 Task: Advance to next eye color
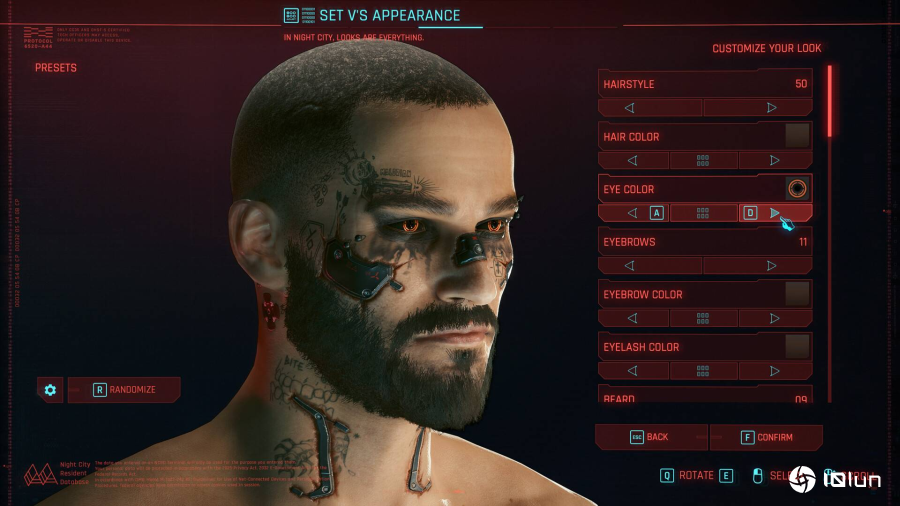click(x=775, y=213)
